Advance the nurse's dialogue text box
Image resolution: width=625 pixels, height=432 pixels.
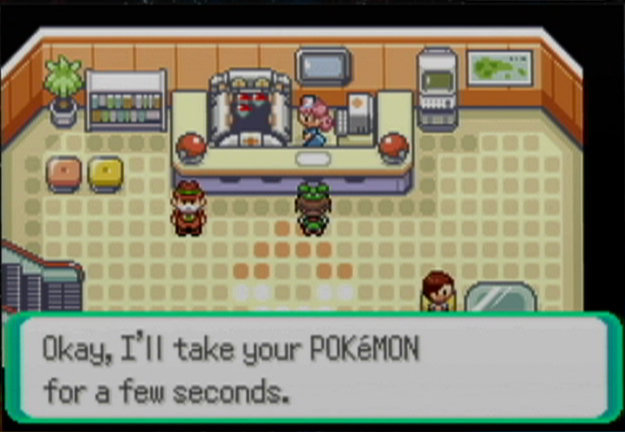click(310, 368)
